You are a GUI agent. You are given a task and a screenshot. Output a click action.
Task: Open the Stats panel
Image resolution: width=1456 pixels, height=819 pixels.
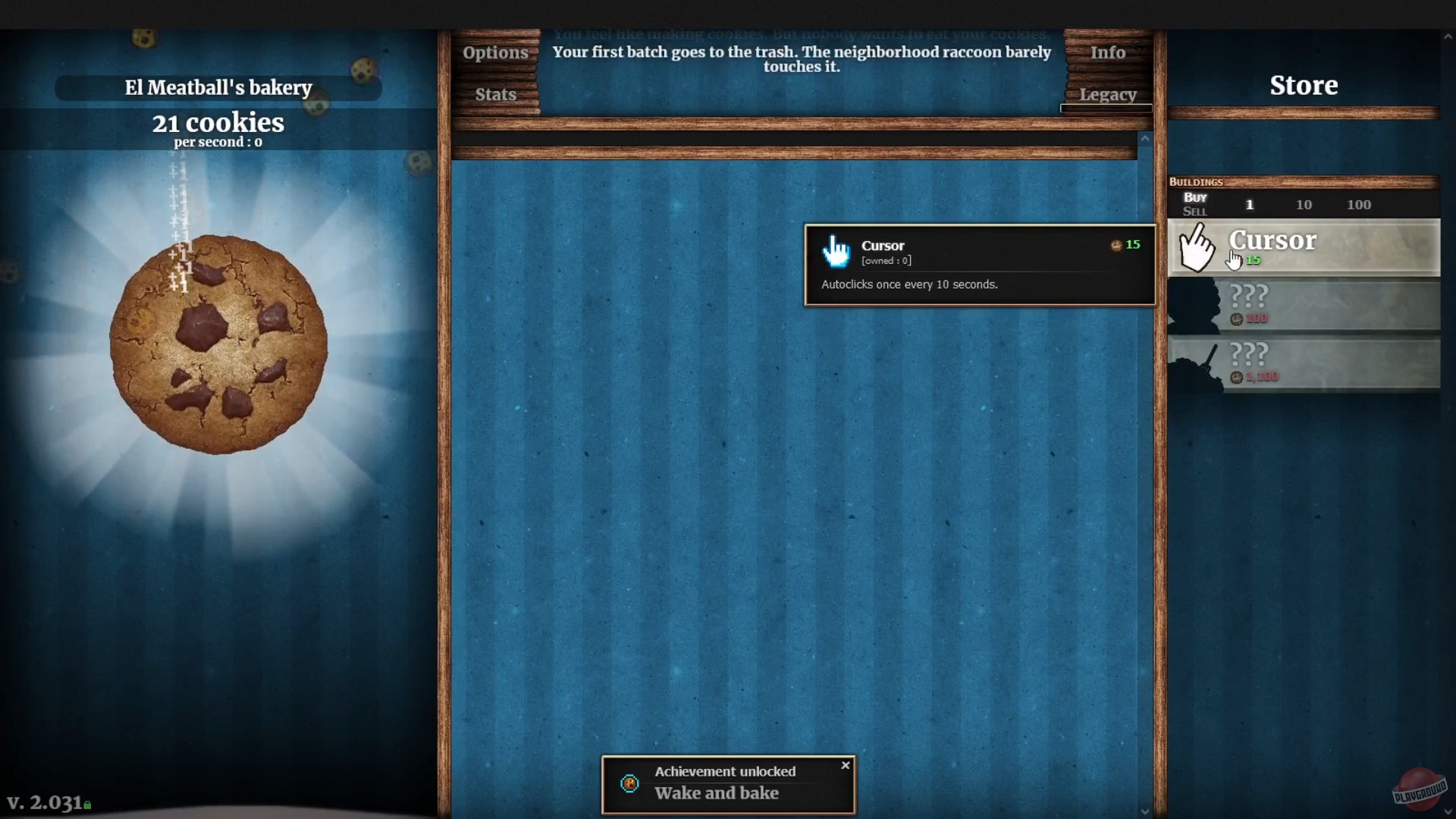pyautogui.click(x=495, y=93)
